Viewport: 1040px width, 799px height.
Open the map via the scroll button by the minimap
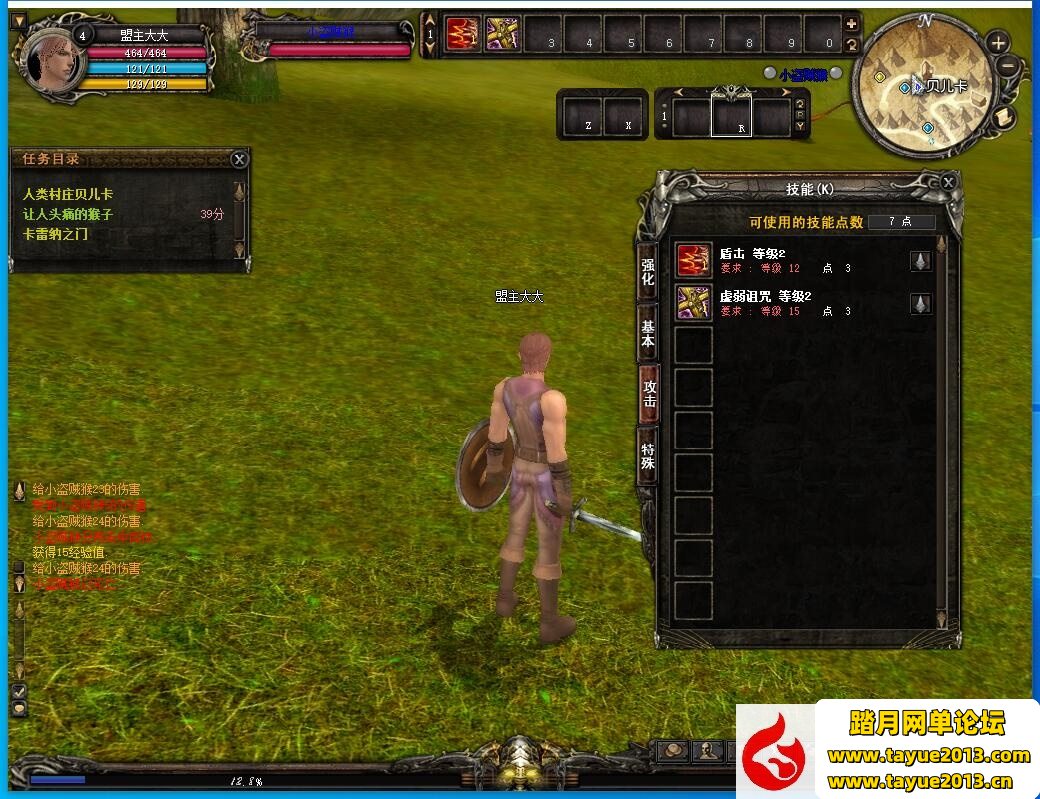pyautogui.click(x=1005, y=117)
